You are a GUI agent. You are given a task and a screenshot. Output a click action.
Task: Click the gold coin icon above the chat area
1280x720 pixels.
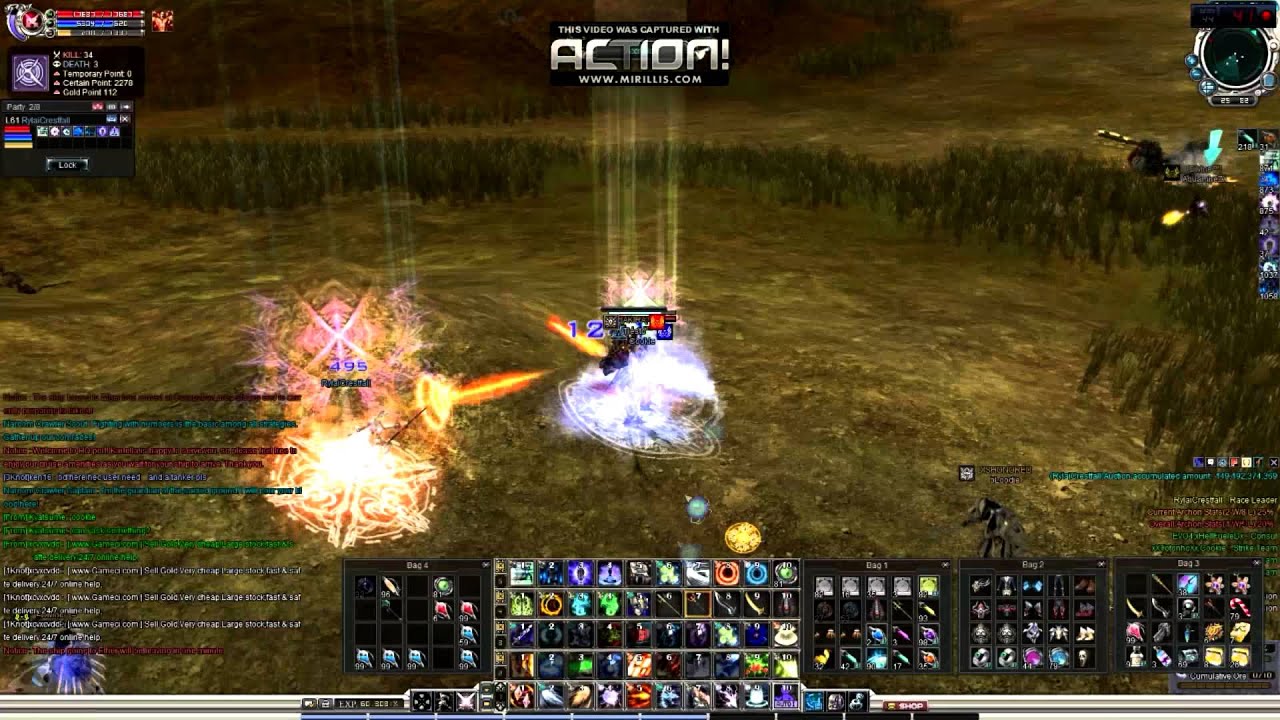(1245, 463)
